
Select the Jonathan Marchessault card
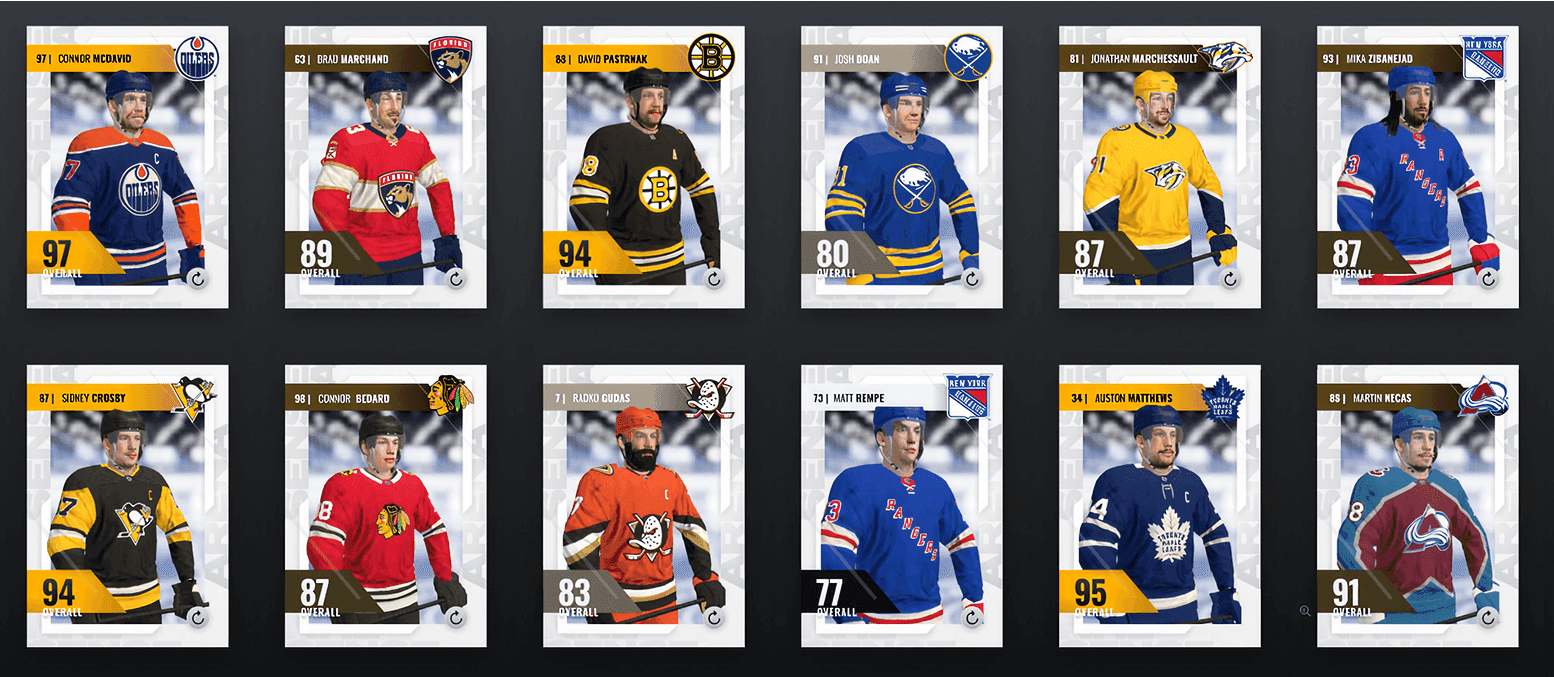click(1159, 166)
